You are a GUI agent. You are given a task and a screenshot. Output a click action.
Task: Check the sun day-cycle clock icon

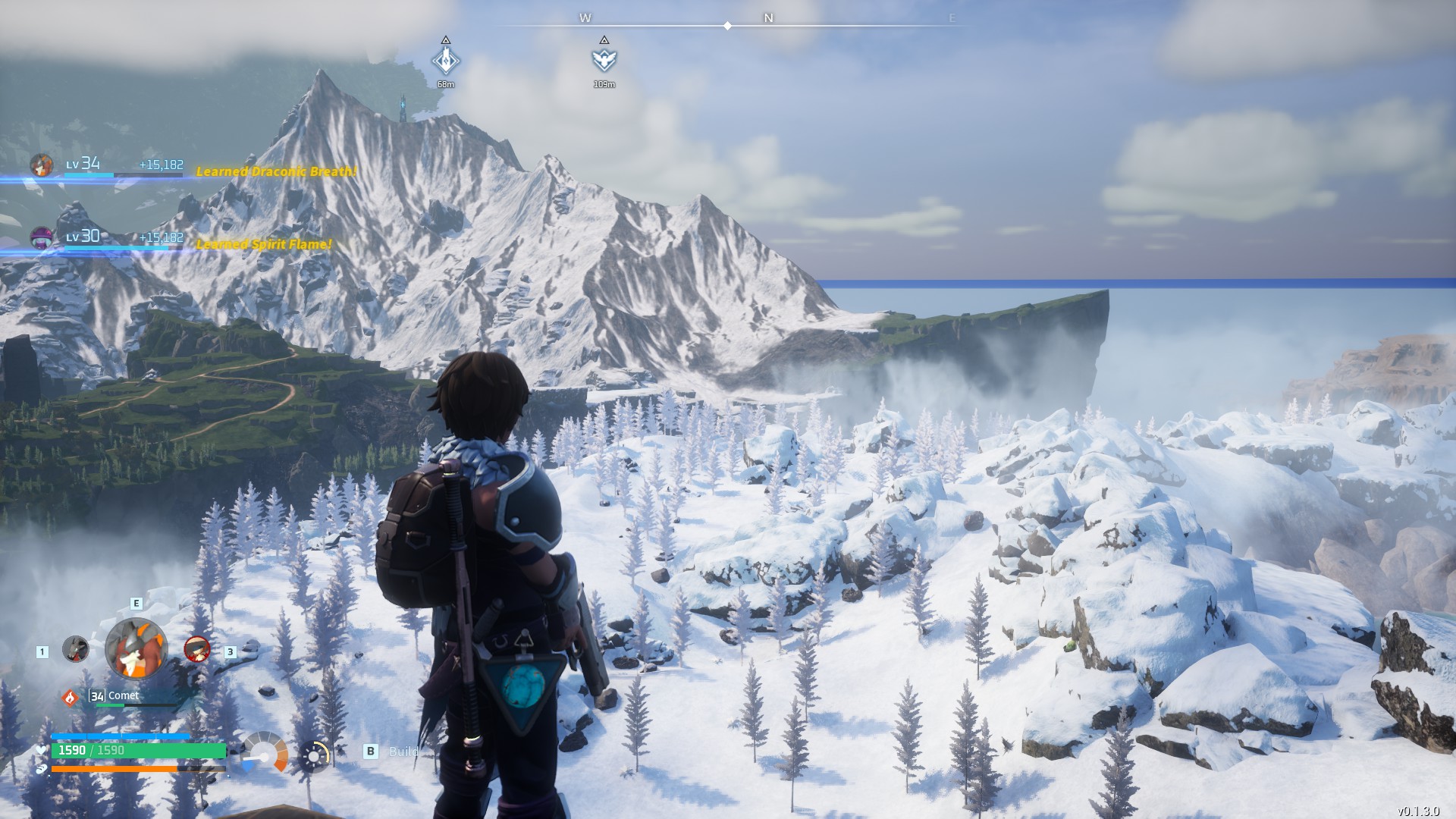(315, 755)
